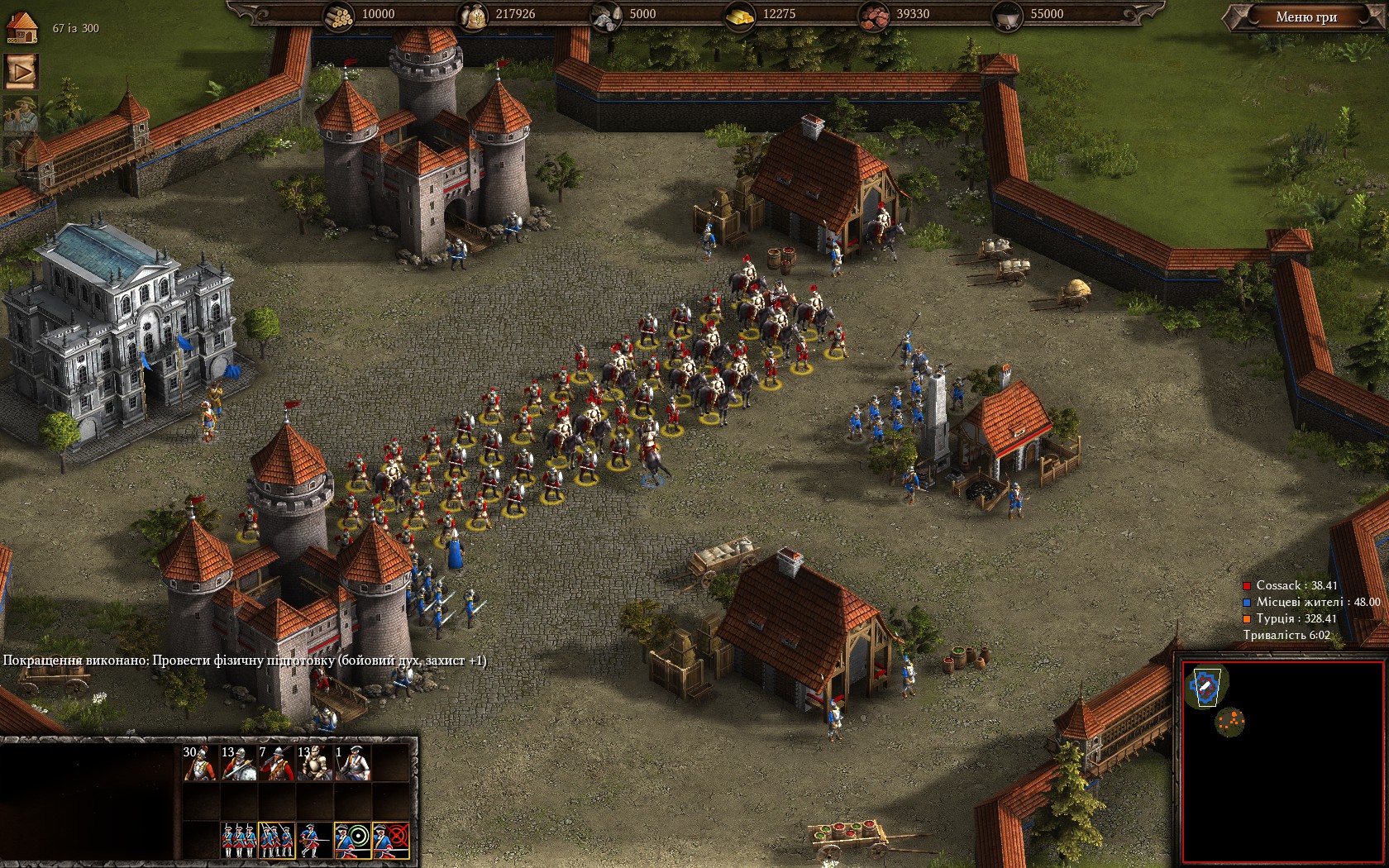
Task: Click the wood resource icon
Action: tap(338, 15)
